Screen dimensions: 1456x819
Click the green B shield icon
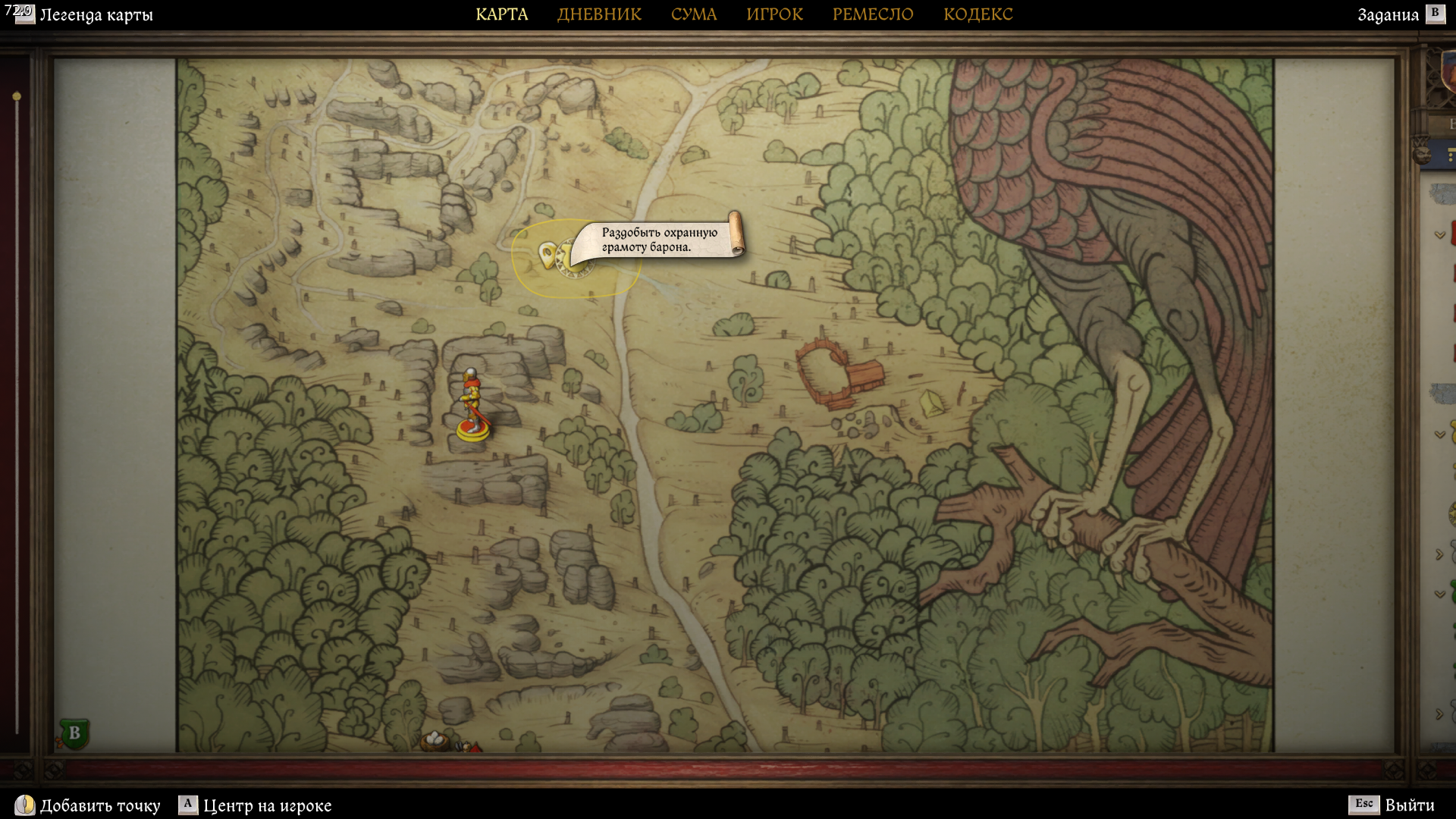click(74, 733)
